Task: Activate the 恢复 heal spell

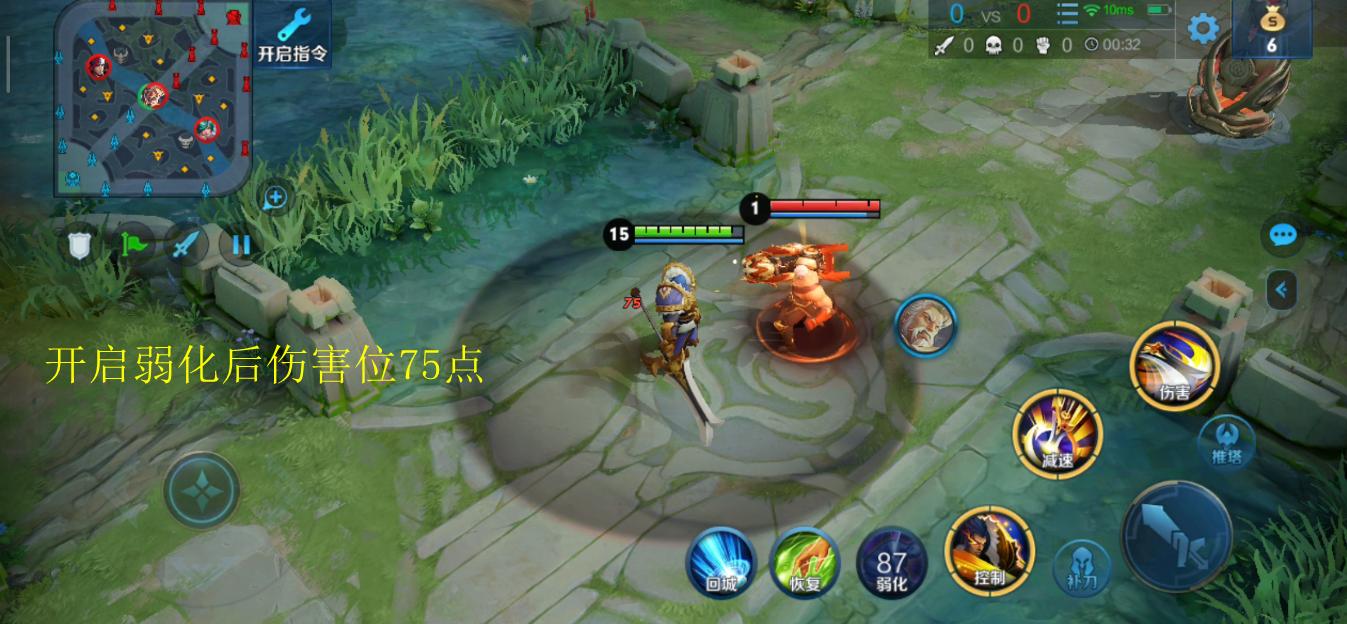Action: tap(805, 563)
